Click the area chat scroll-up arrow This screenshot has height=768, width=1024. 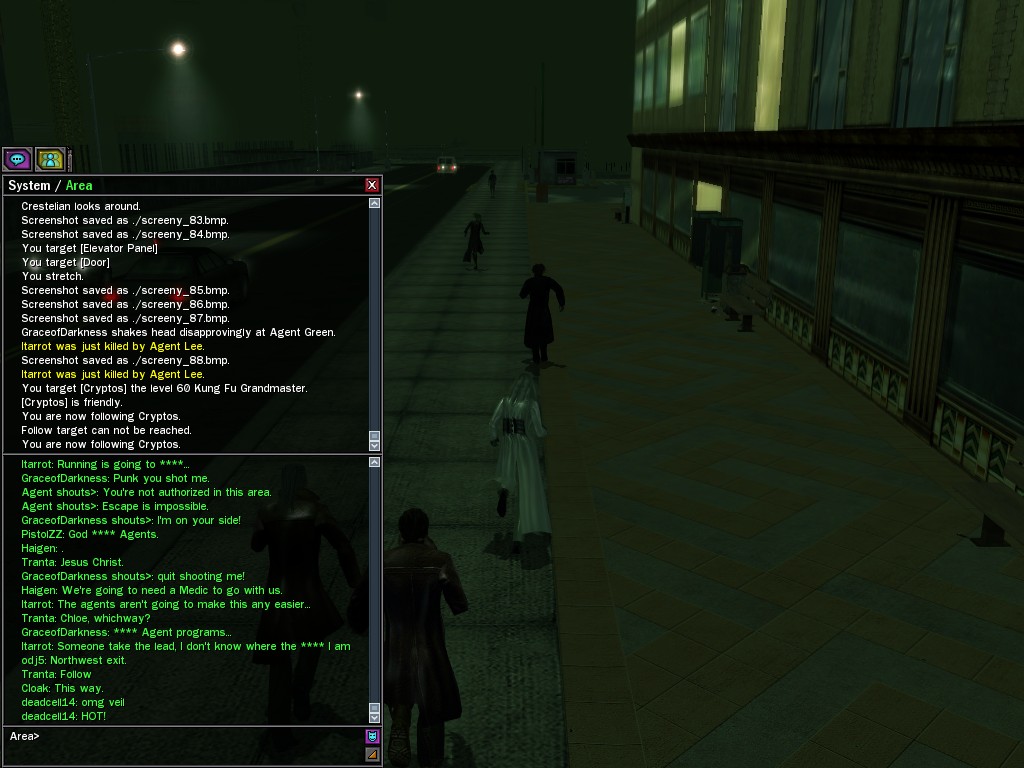click(x=375, y=462)
